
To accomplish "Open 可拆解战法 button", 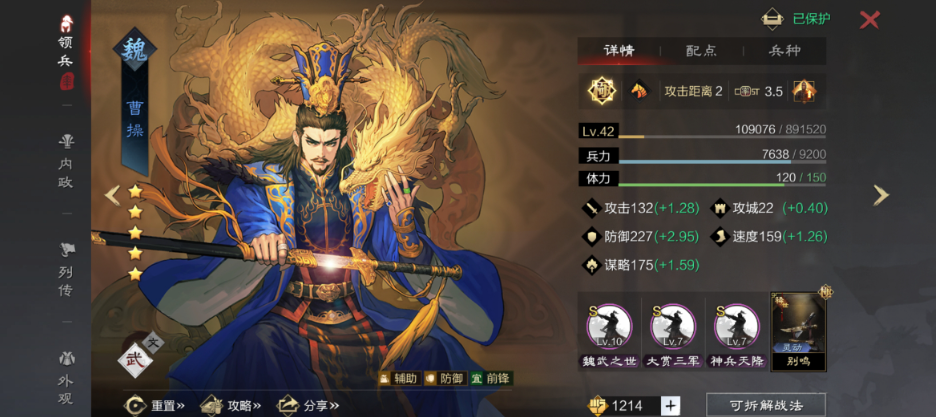I will pyautogui.click(x=766, y=405).
